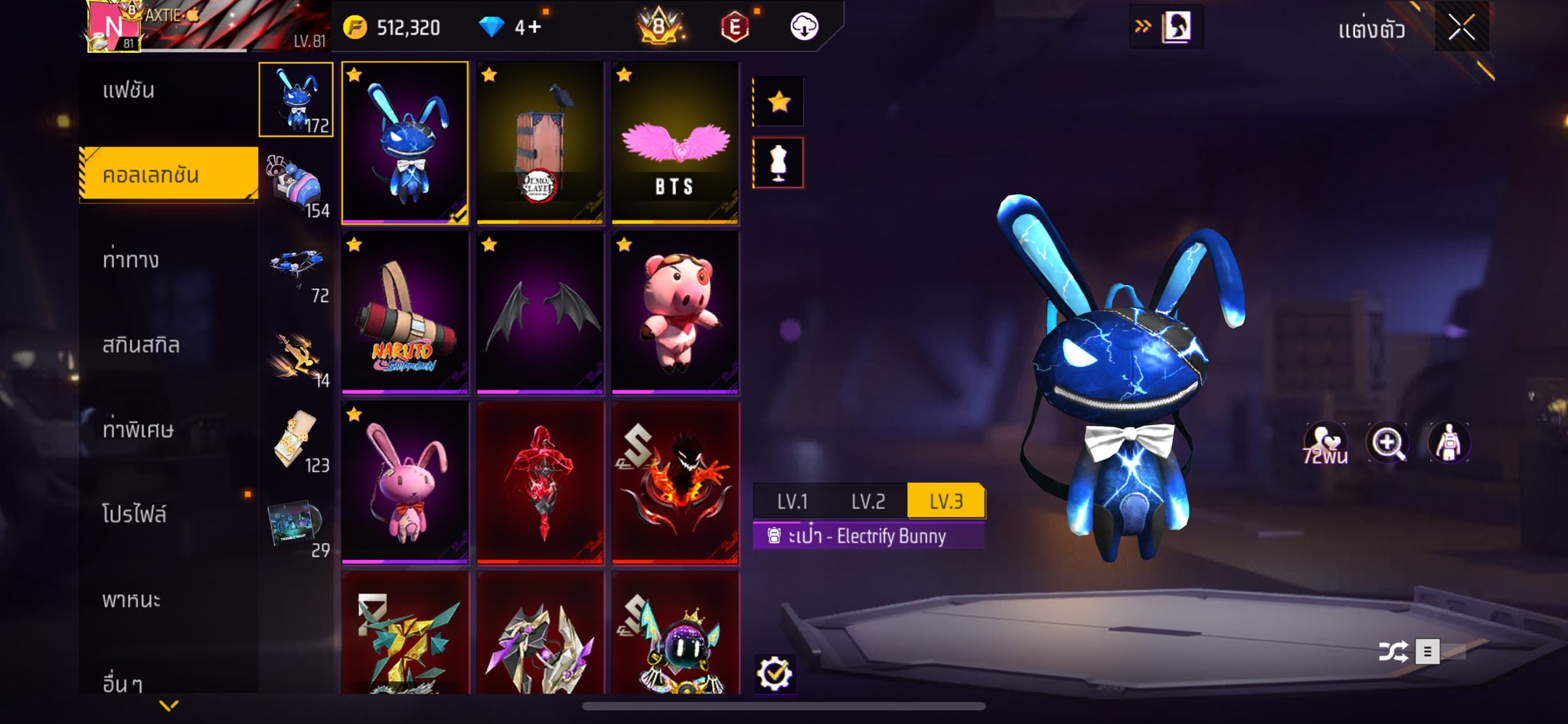Select the Electrify Bunny backpack tile
The image size is (1568, 724).
(x=405, y=143)
